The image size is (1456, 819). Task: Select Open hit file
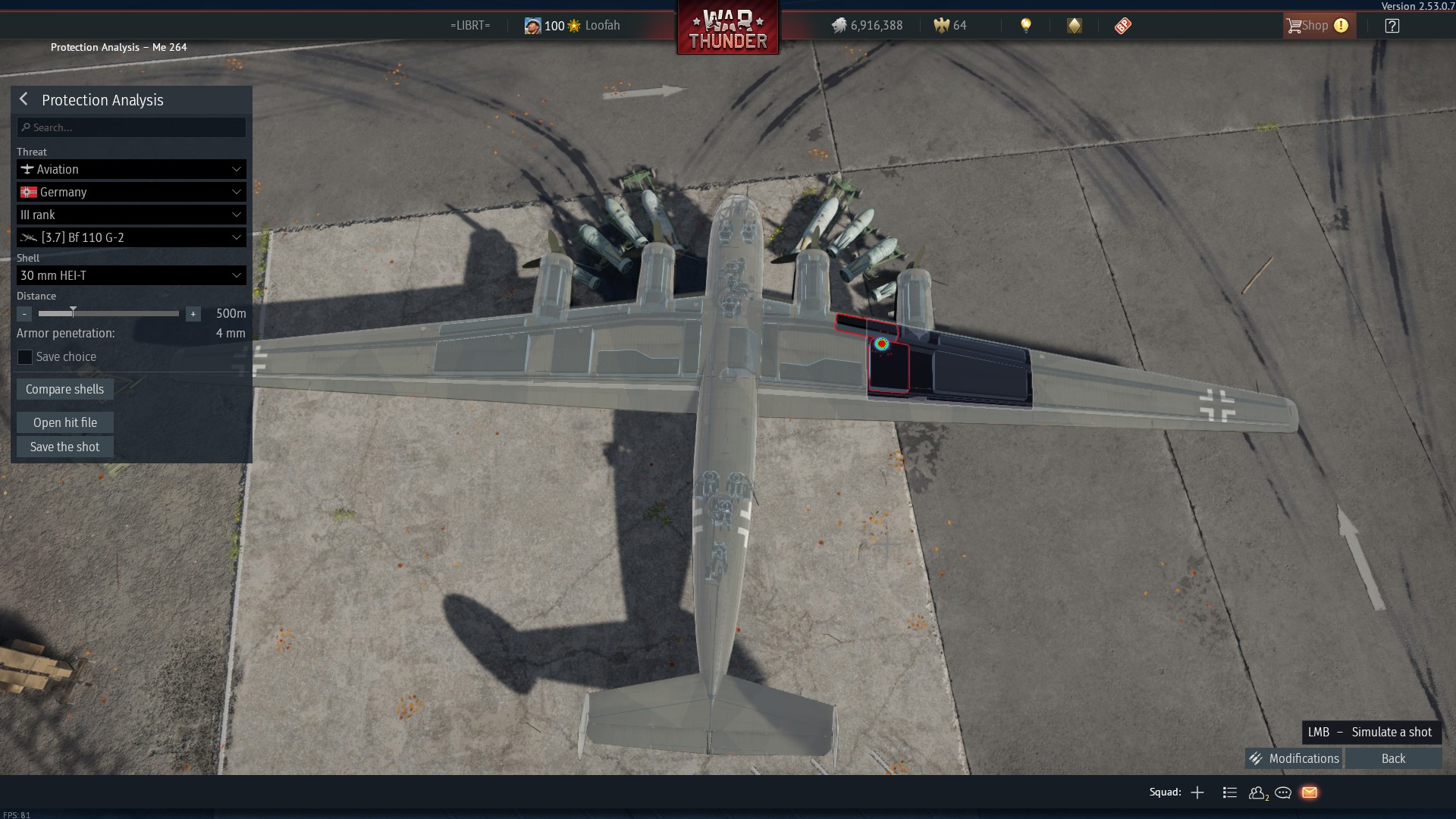[65, 422]
